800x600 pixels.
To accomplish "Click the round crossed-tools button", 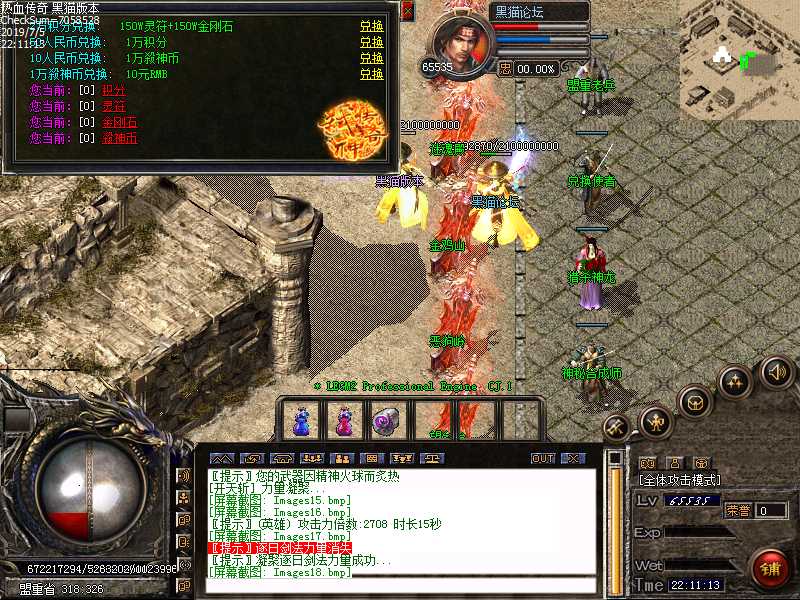I will (615, 427).
